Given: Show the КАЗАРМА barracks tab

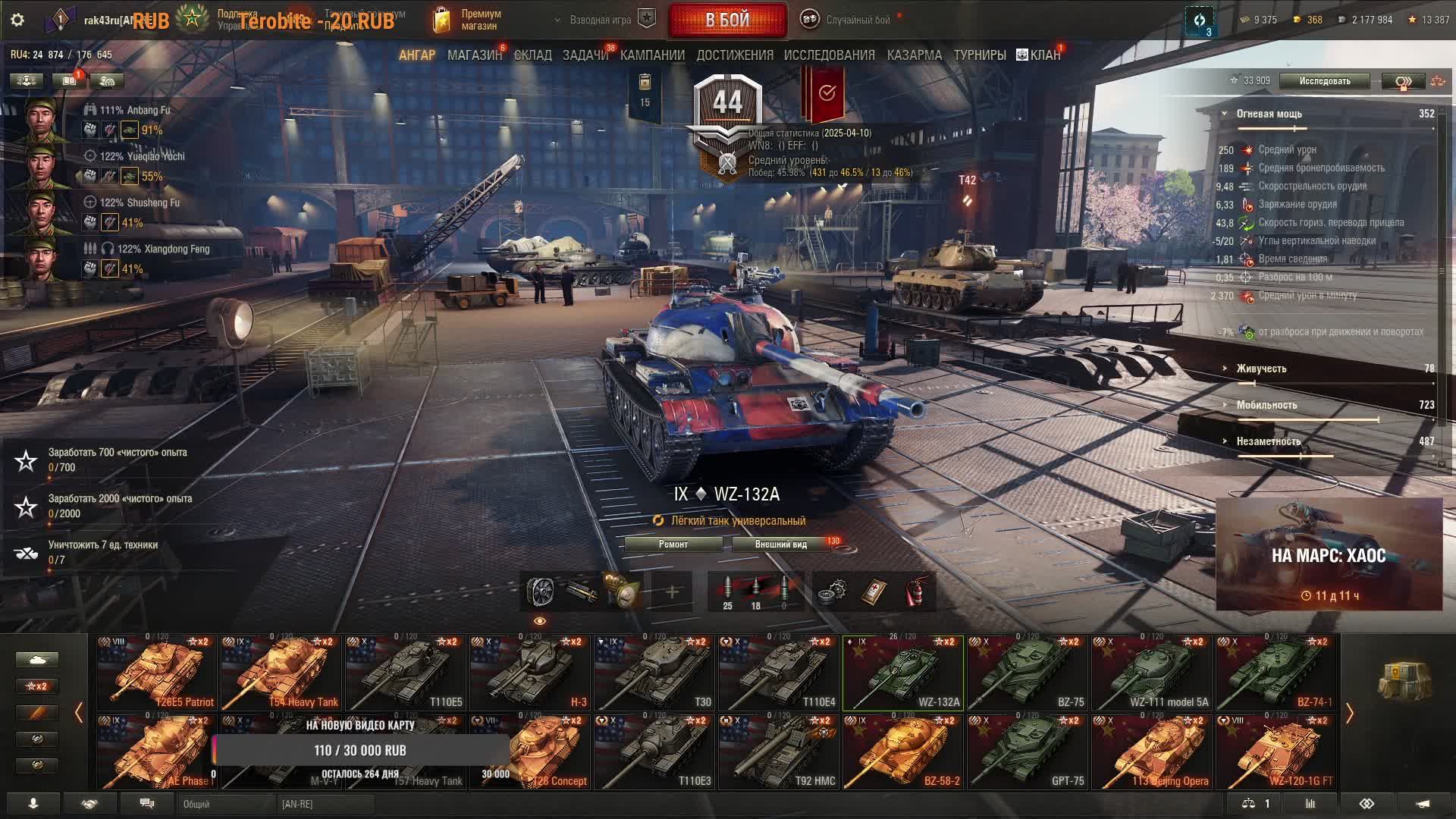Looking at the screenshot, I should coord(914,55).
